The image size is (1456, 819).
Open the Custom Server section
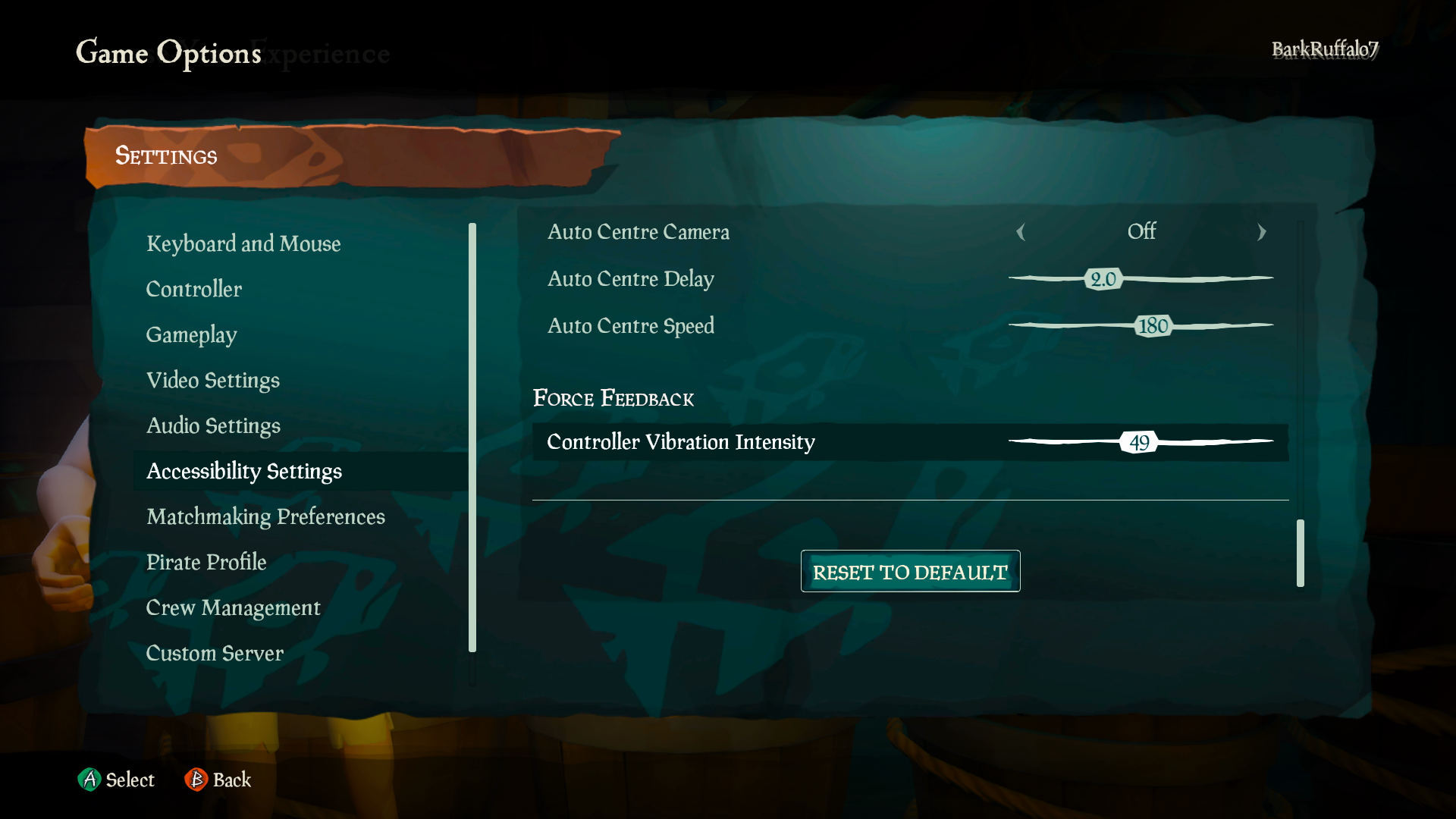(x=215, y=653)
